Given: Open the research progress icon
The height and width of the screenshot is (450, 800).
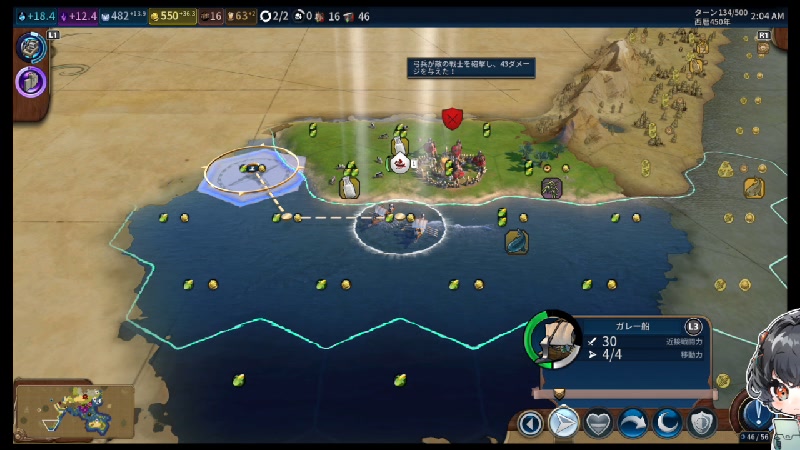Looking at the screenshot, I should pos(31,47).
